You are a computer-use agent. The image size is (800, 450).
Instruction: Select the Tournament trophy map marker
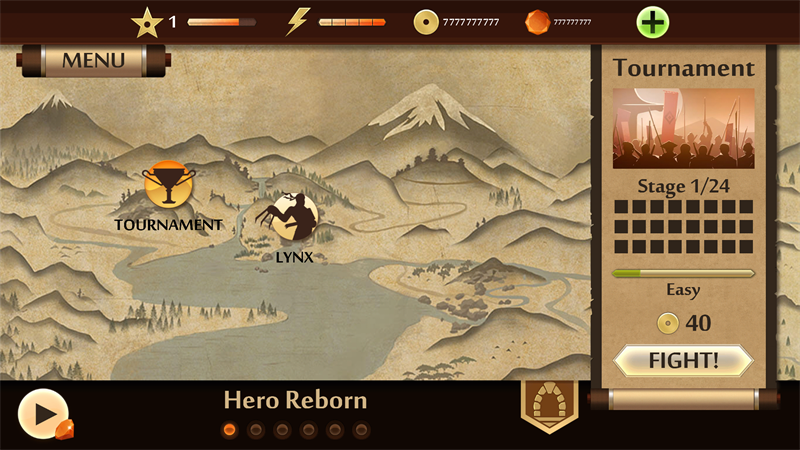(167, 187)
